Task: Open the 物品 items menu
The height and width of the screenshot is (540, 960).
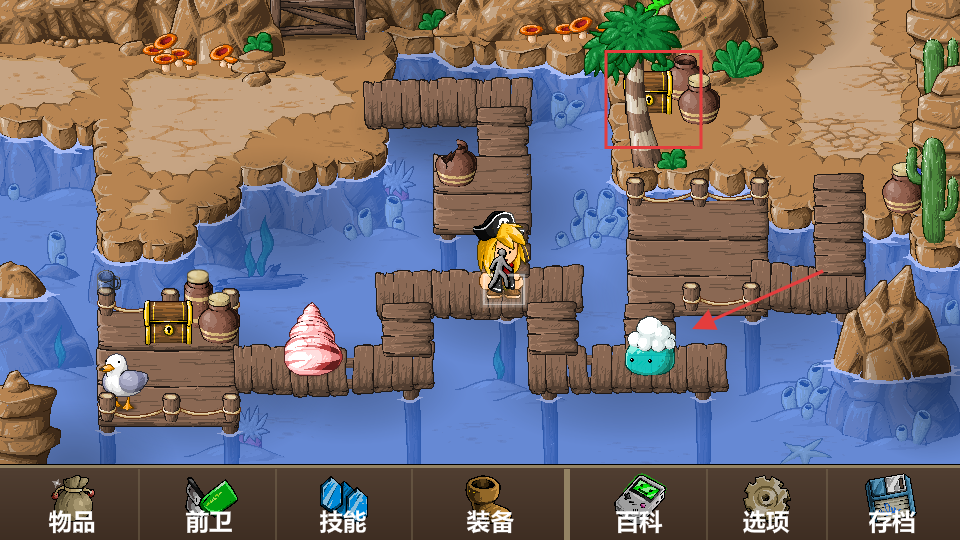Action: point(71,504)
